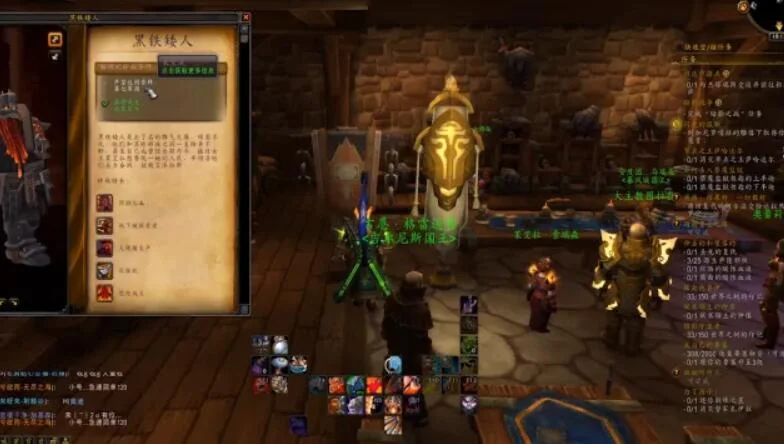The width and height of the screenshot is (784, 444).
Task: Select the bottom red racial trait icon
Action: (x=105, y=292)
